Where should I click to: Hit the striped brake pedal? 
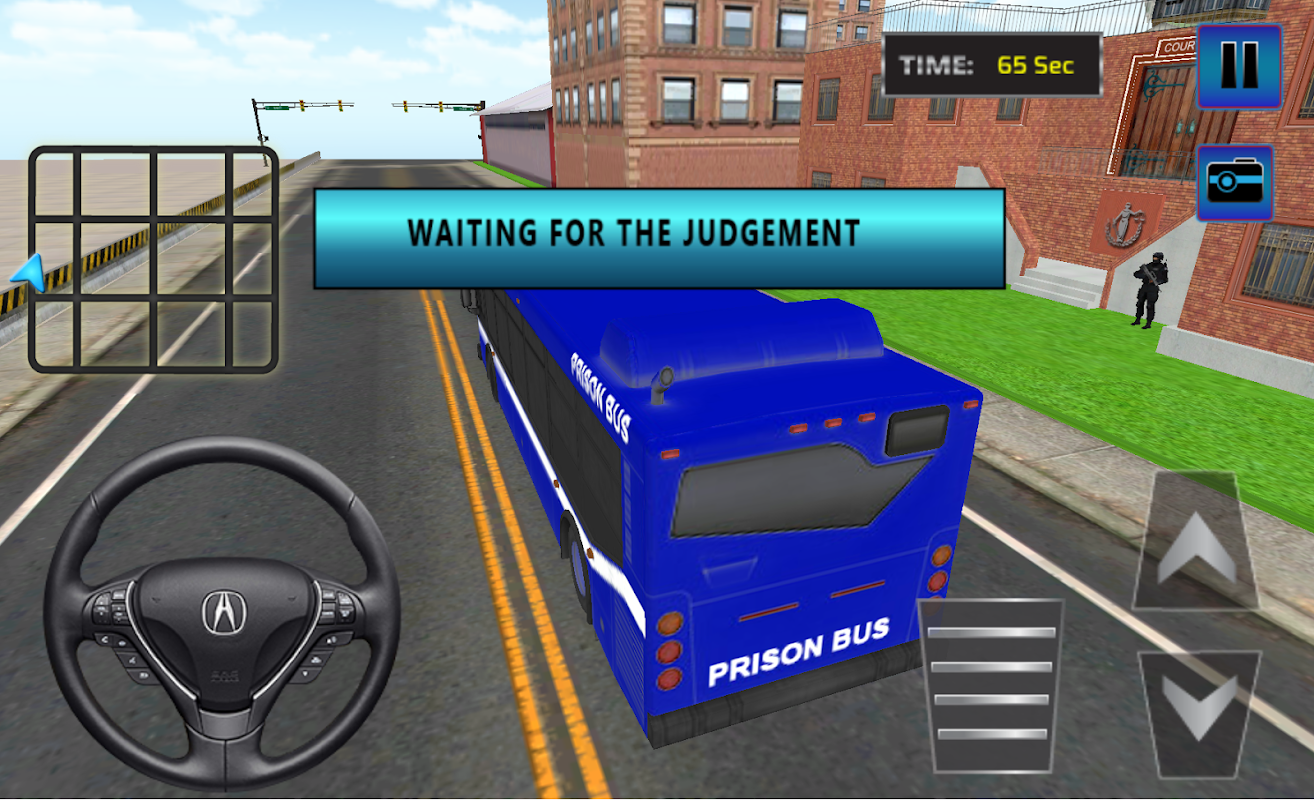[x=991, y=685]
